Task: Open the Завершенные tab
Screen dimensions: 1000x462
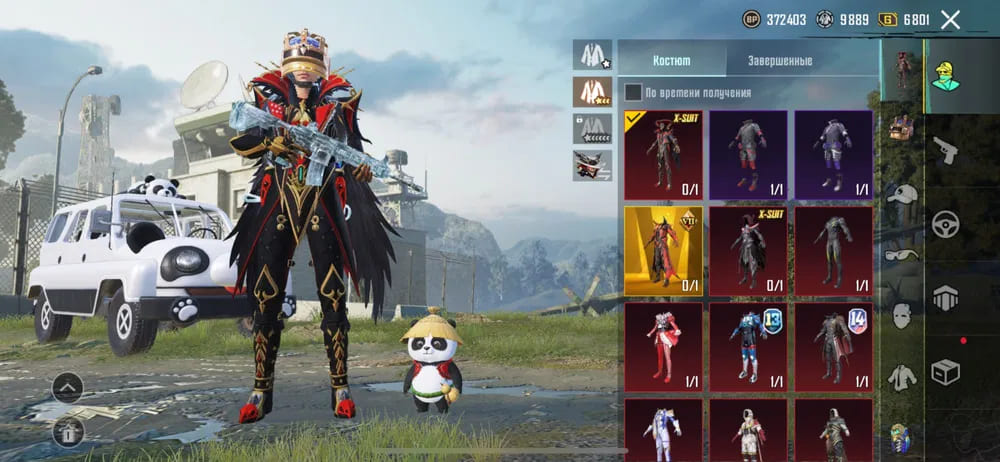Action: (780, 61)
